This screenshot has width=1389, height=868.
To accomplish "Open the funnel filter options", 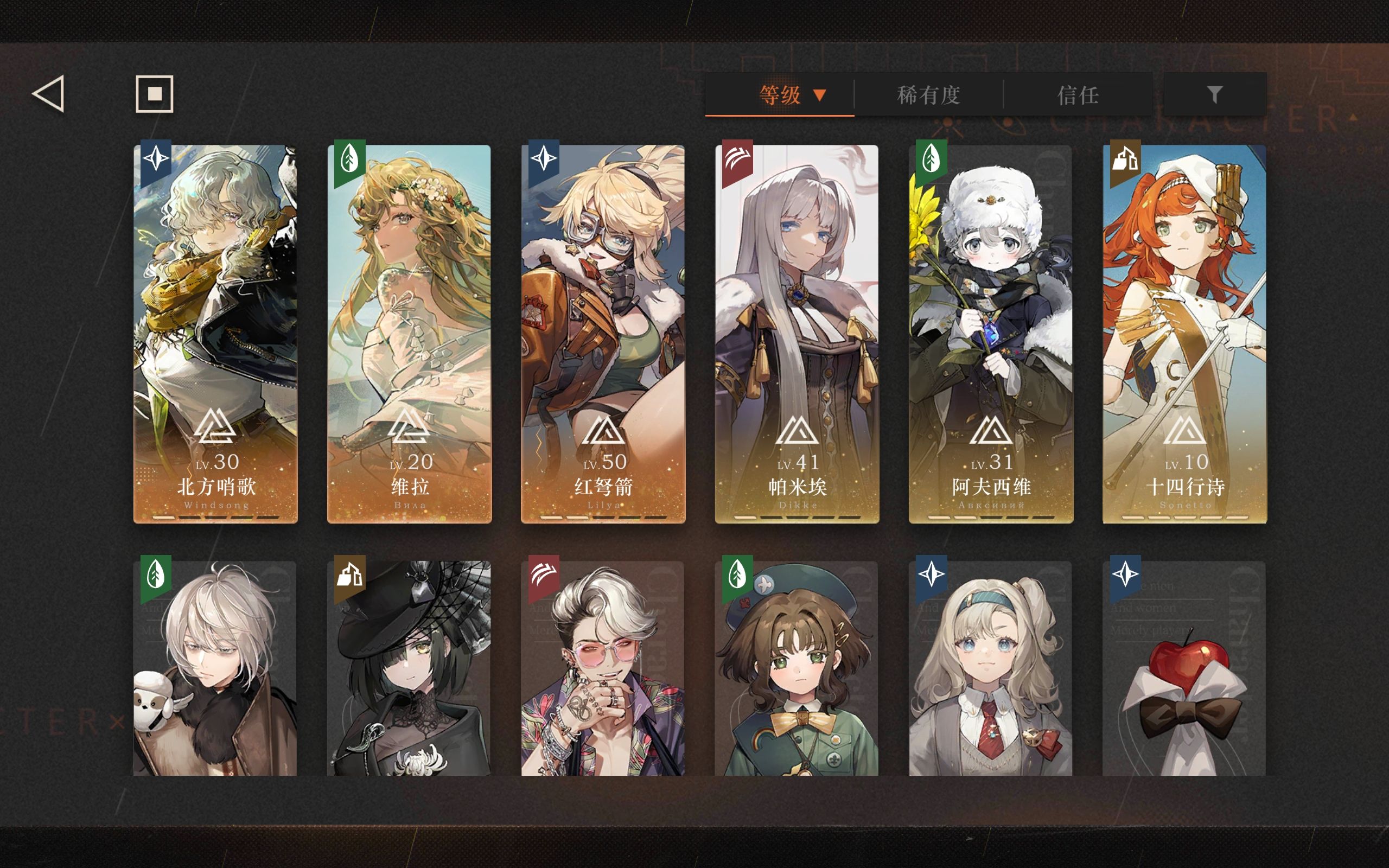I will click(x=1214, y=94).
